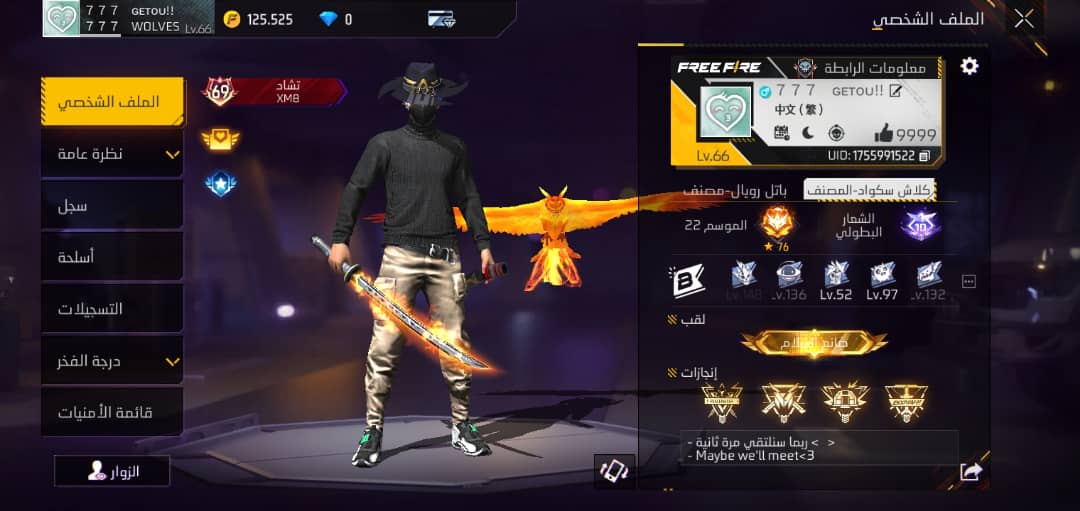Open profile settings gear icon
The height and width of the screenshot is (511, 1080).
pyautogui.click(x=969, y=66)
